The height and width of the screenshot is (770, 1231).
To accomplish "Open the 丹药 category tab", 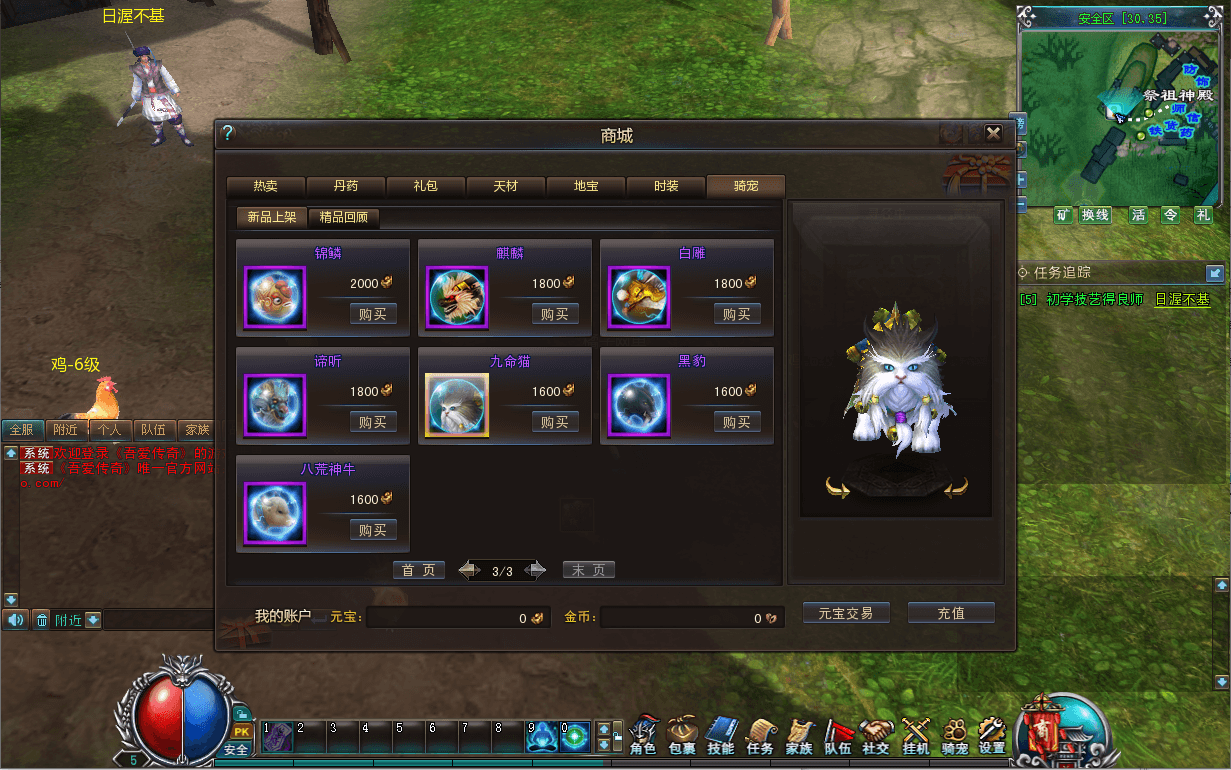I will point(345,186).
